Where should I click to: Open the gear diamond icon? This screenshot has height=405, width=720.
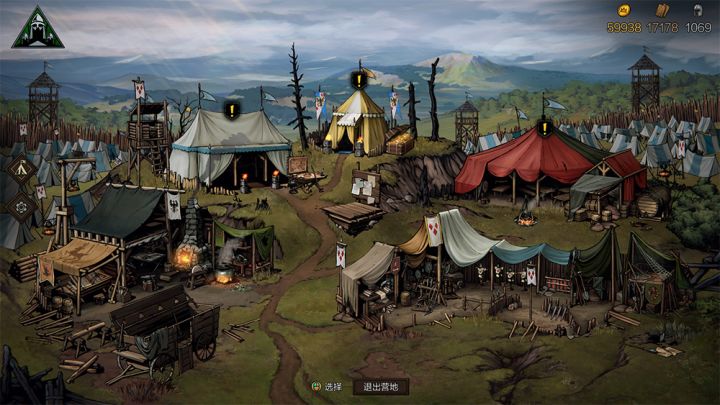22,204
